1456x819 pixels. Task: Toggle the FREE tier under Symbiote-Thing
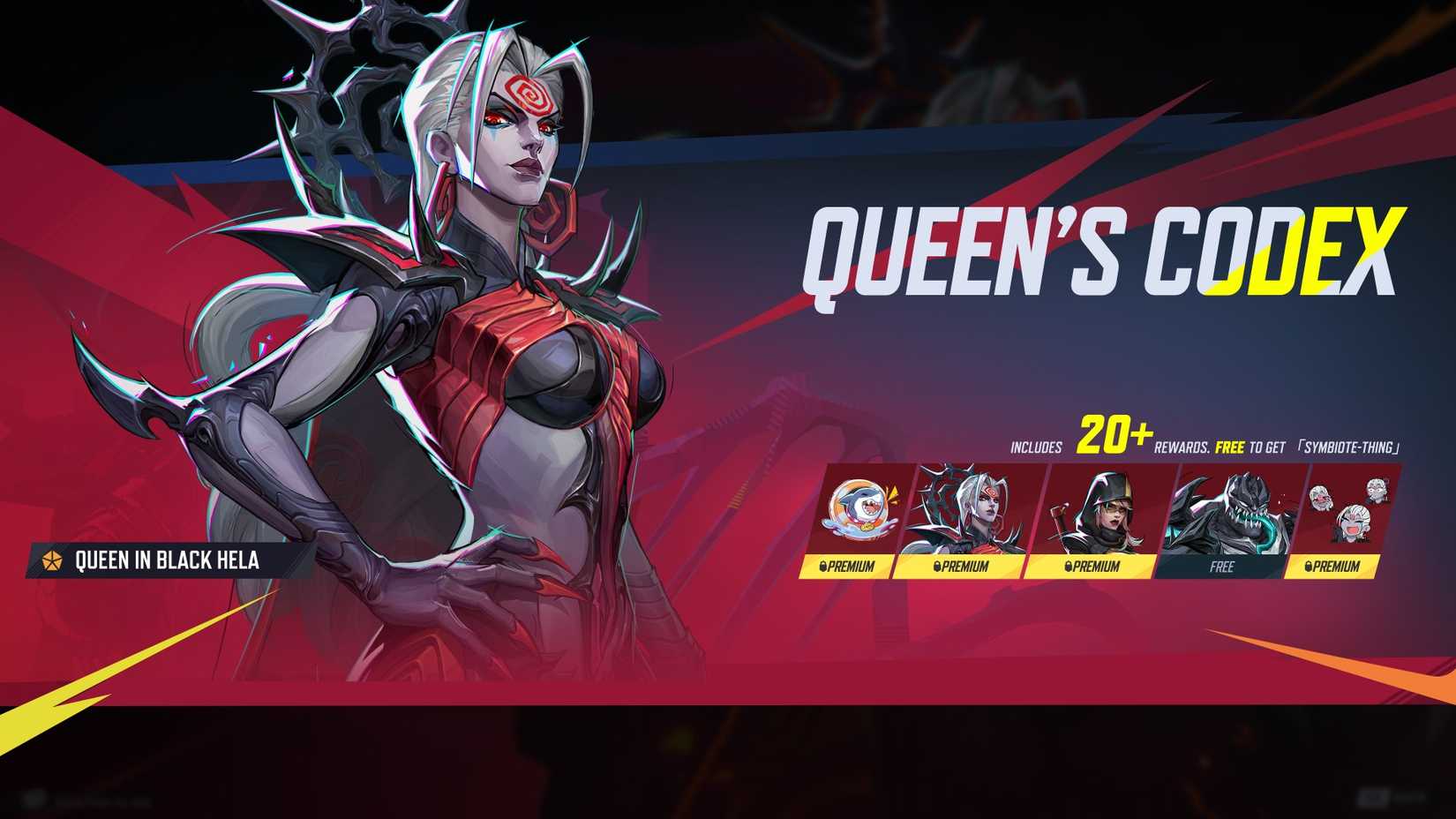1222,568
